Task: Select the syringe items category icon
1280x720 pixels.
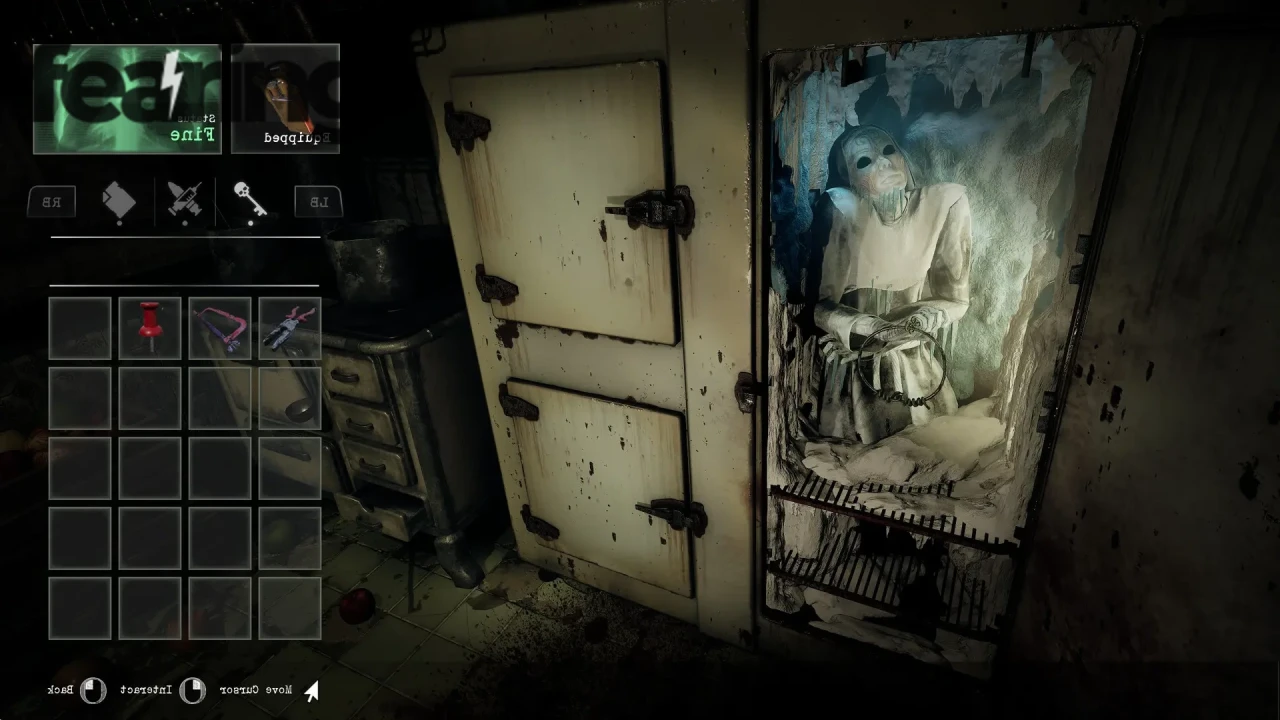Action: (185, 200)
